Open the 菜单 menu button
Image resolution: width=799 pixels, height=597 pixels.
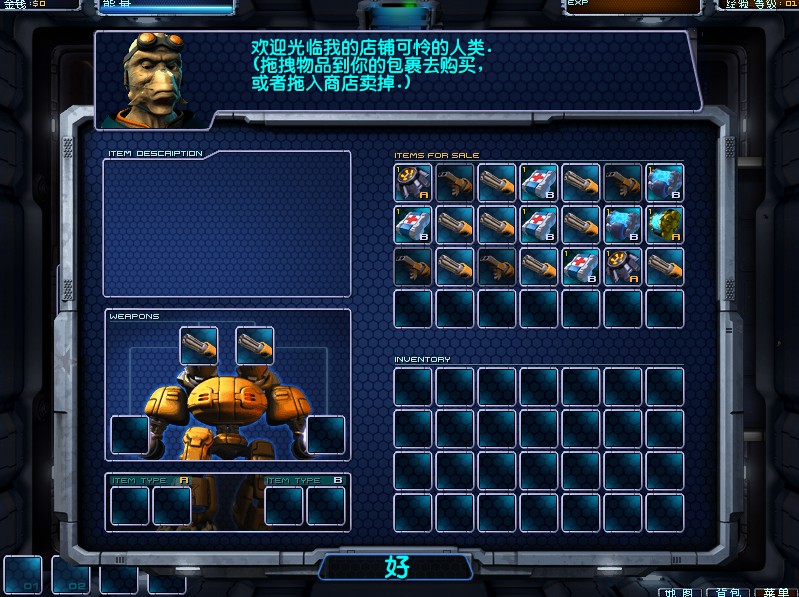point(775,592)
